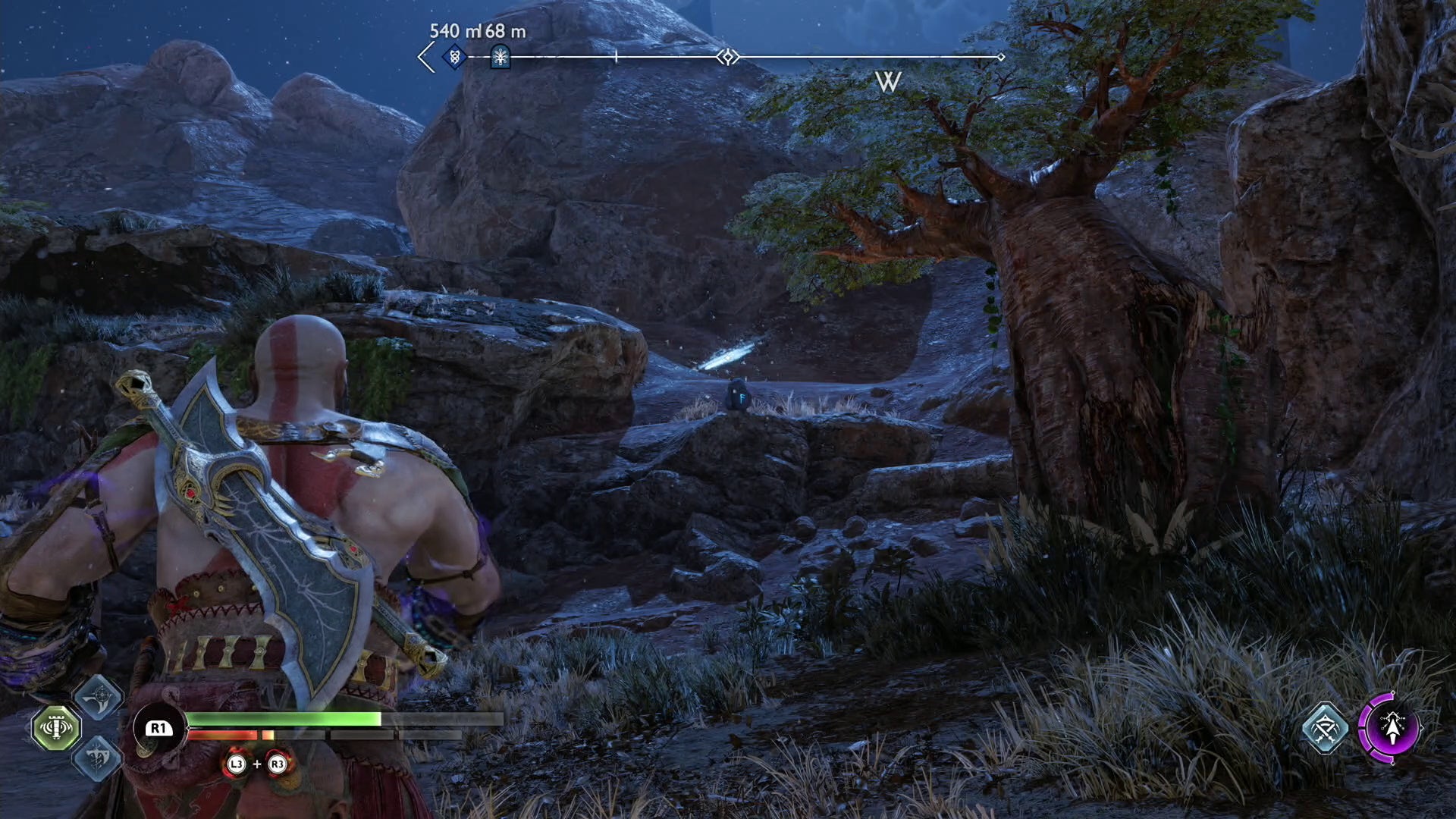Select the green shield ability icon
The image size is (1456, 819).
pyautogui.click(x=56, y=727)
